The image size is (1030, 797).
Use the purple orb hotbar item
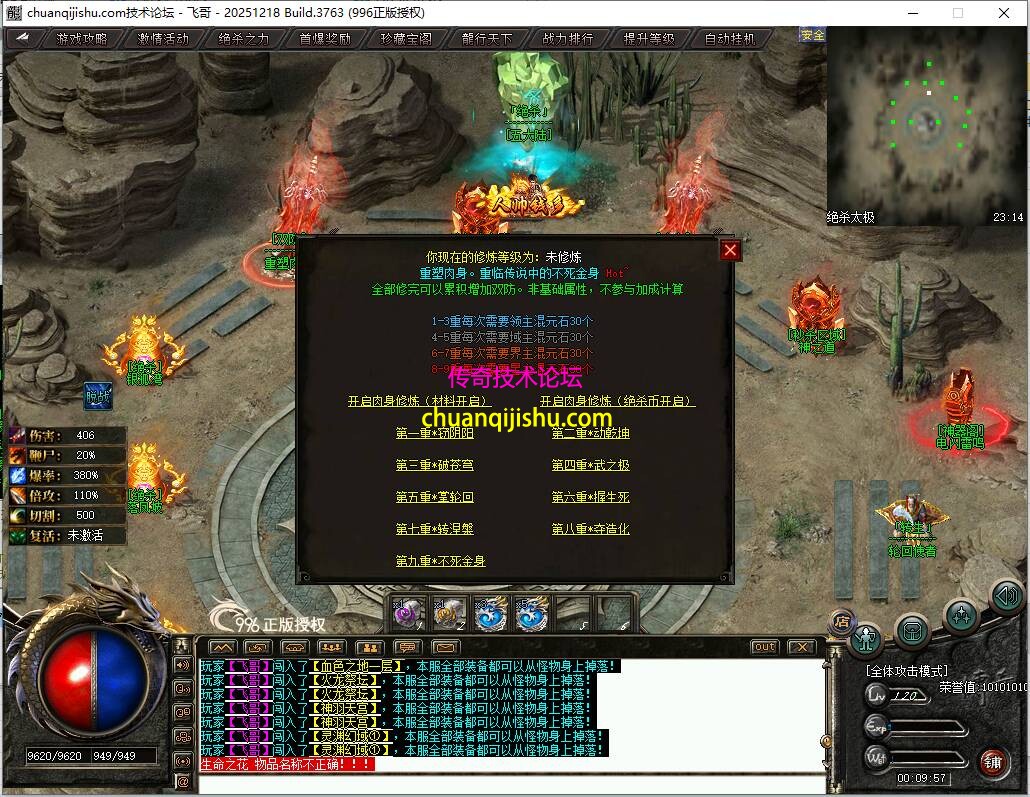pyautogui.click(x=407, y=613)
